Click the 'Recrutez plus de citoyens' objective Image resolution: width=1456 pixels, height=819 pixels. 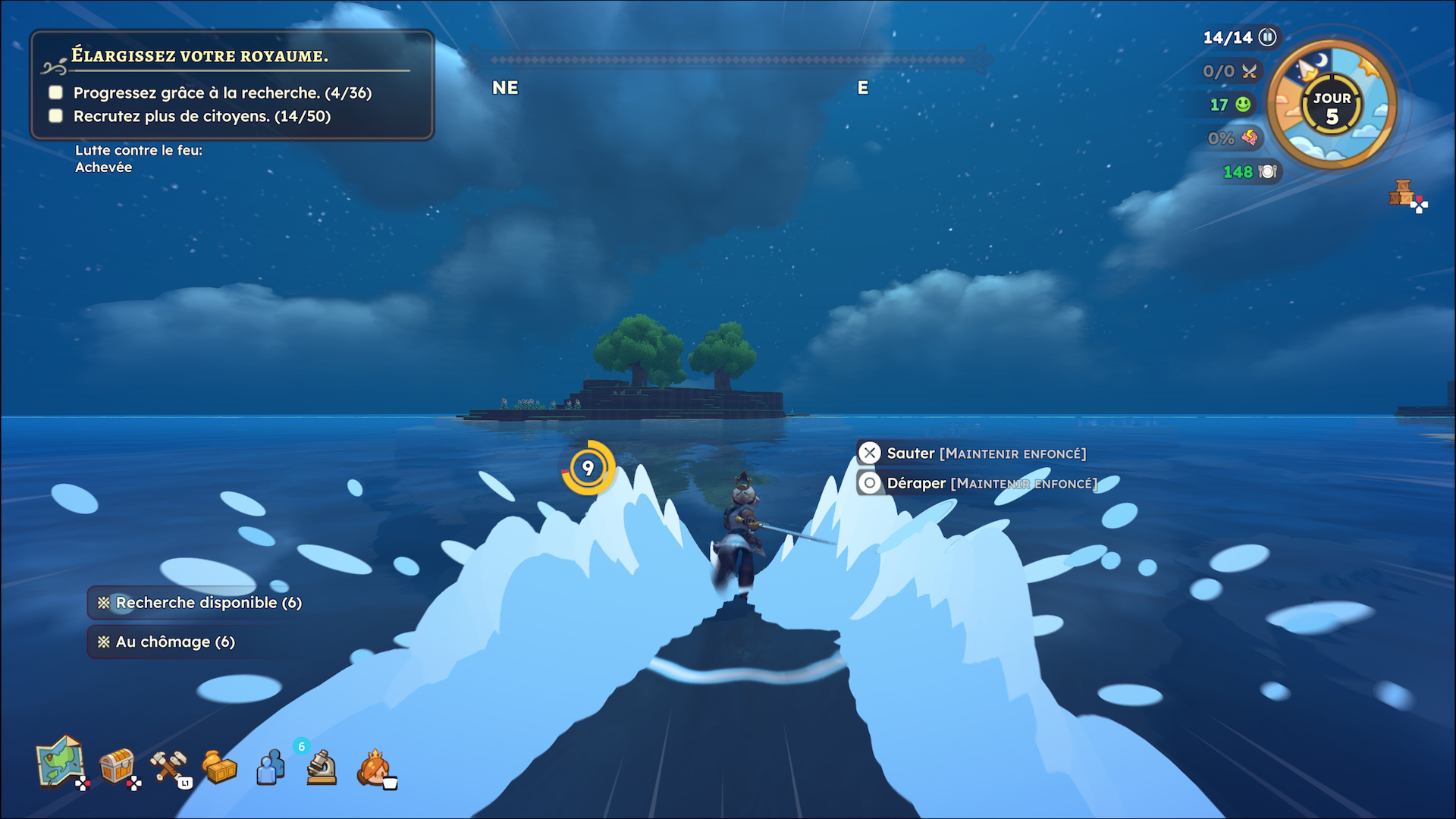[x=202, y=117]
